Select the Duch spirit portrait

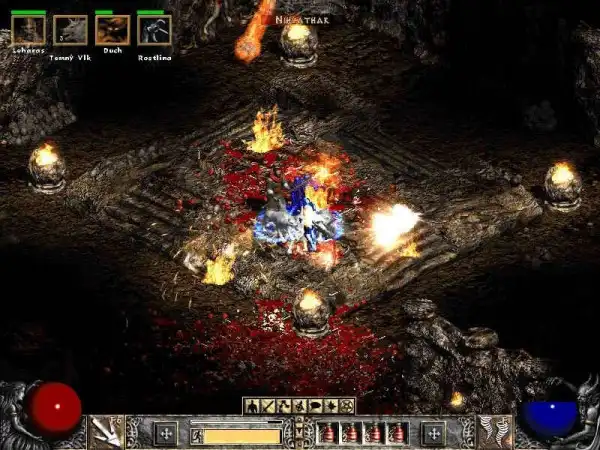coord(112,30)
